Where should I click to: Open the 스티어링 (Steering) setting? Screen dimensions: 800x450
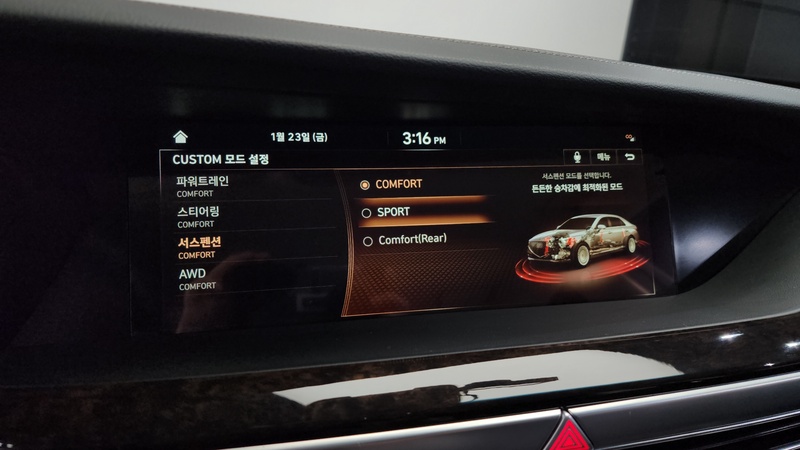coord(199,216)
